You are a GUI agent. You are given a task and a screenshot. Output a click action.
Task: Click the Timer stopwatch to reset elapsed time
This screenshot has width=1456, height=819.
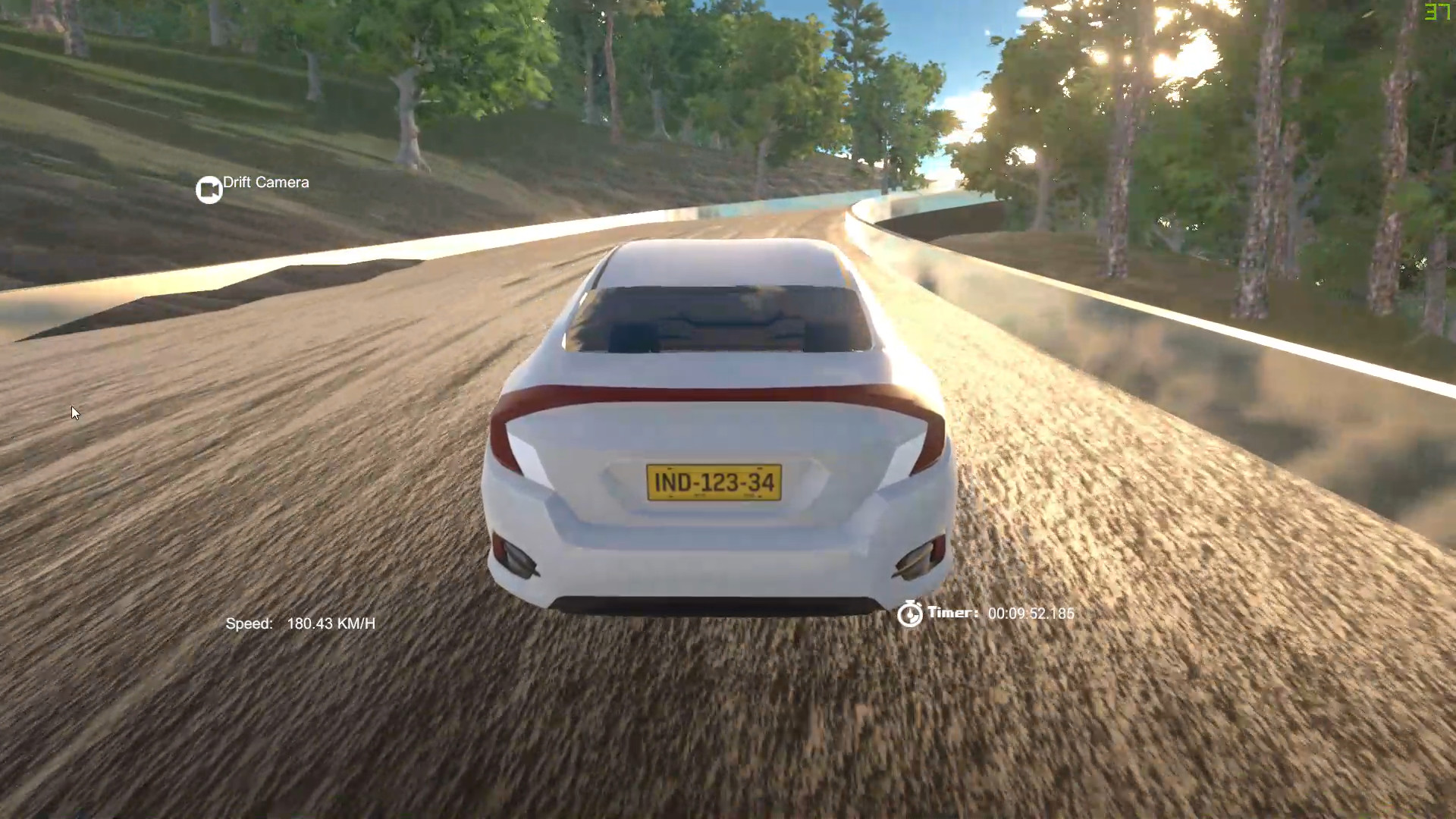(x=910, y=613)
